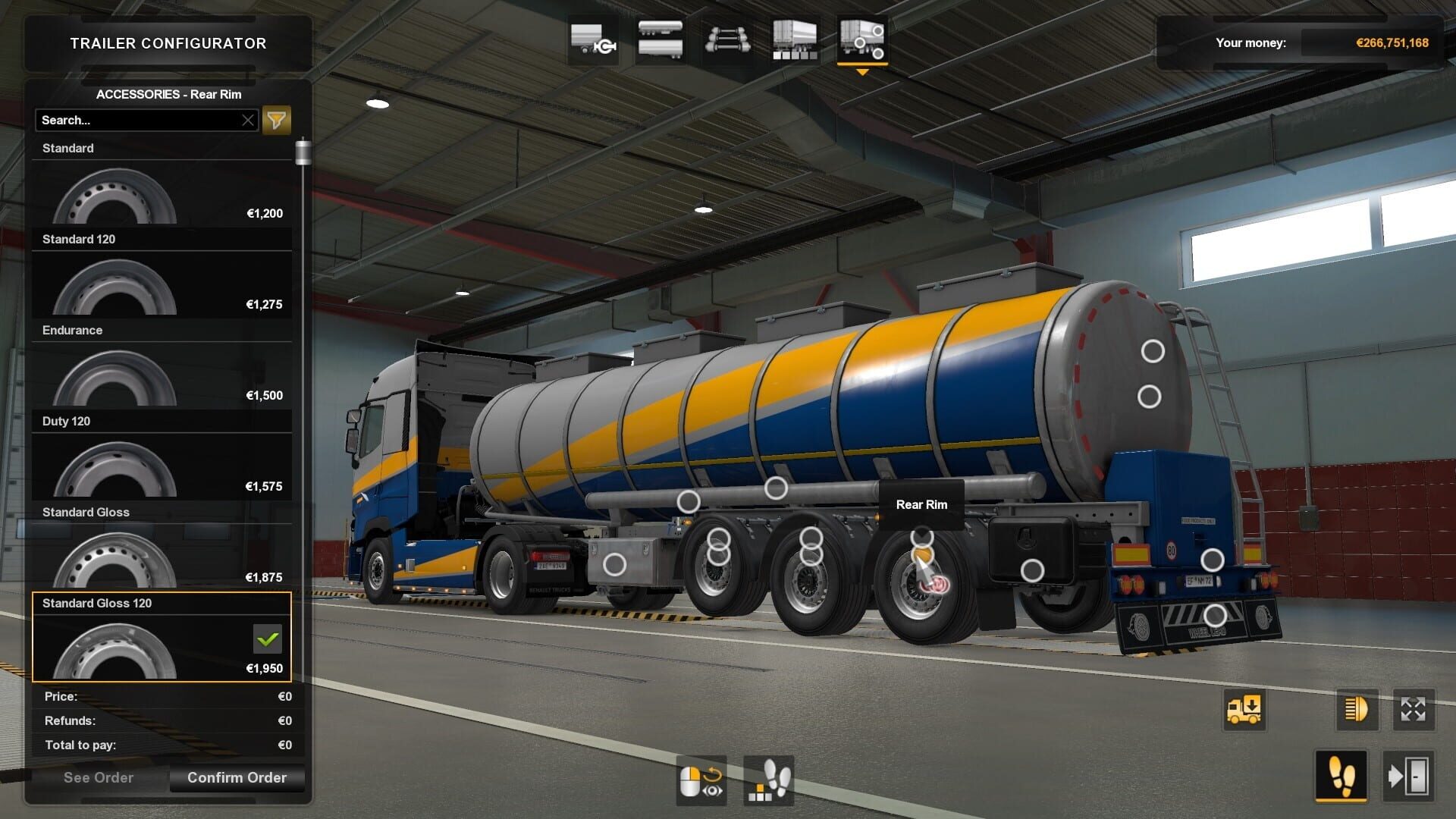Image resolution: width=1456 pixels, height=819 pixels.
Task: Clear the search field with the X
Action: 249,120
